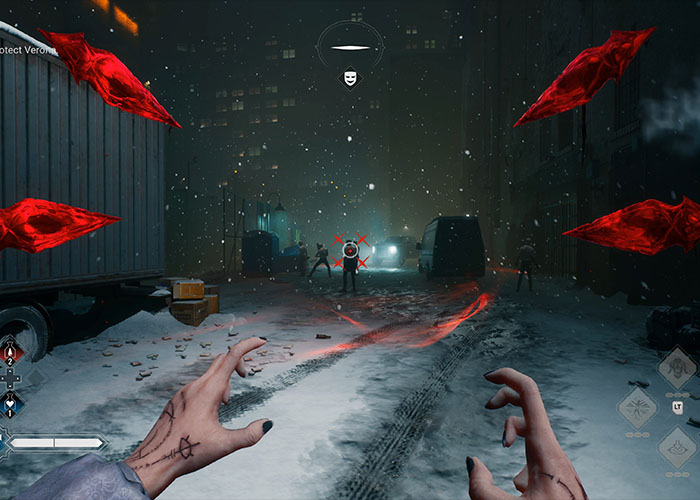This screenshot has width=700, height=500.
Task: Click the masquerade mask indicator icon
Action: coord(350,76)
